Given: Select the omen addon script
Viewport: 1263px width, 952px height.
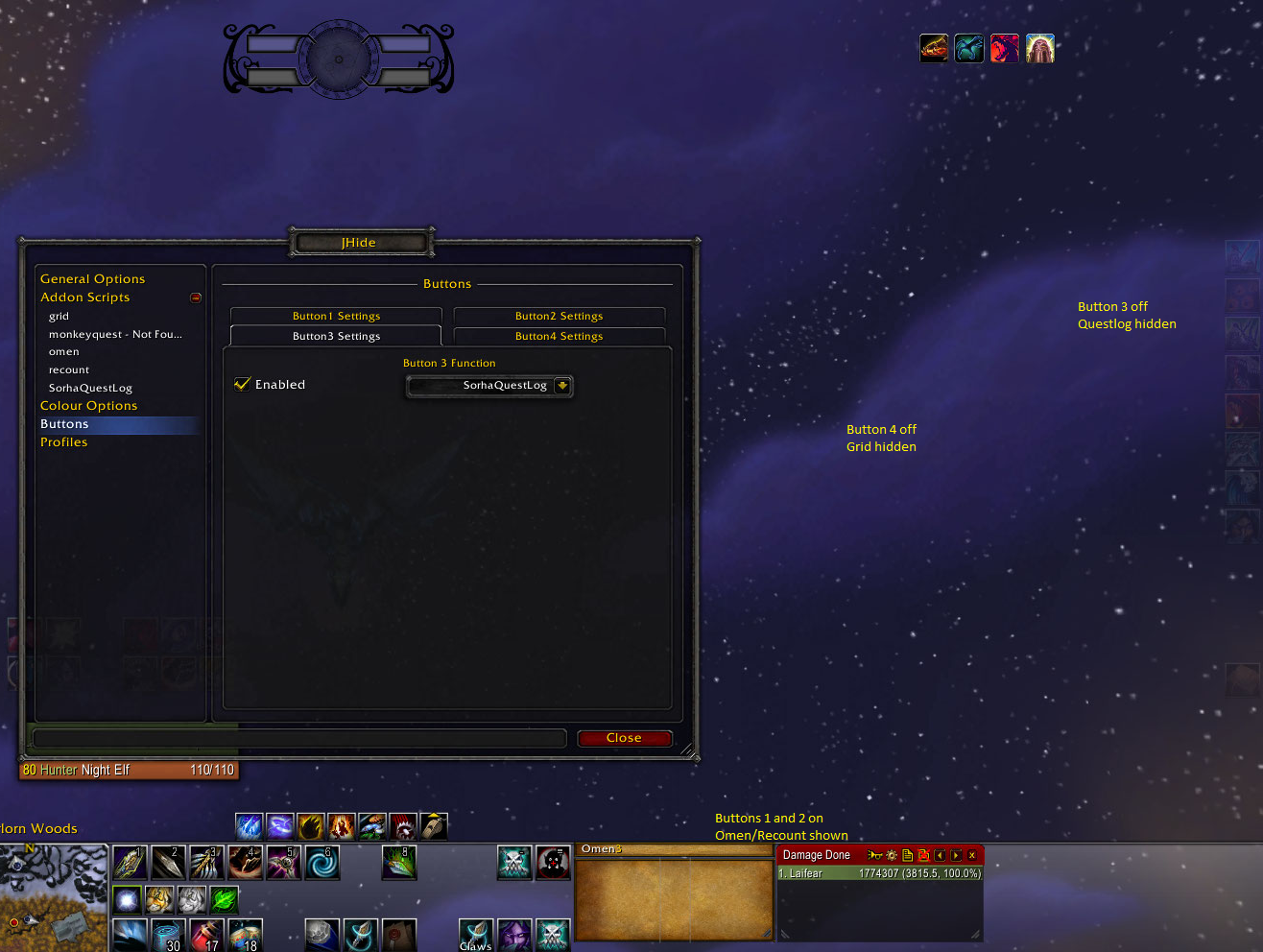Looking at the screenshot, I should click(x=64, y=352).
